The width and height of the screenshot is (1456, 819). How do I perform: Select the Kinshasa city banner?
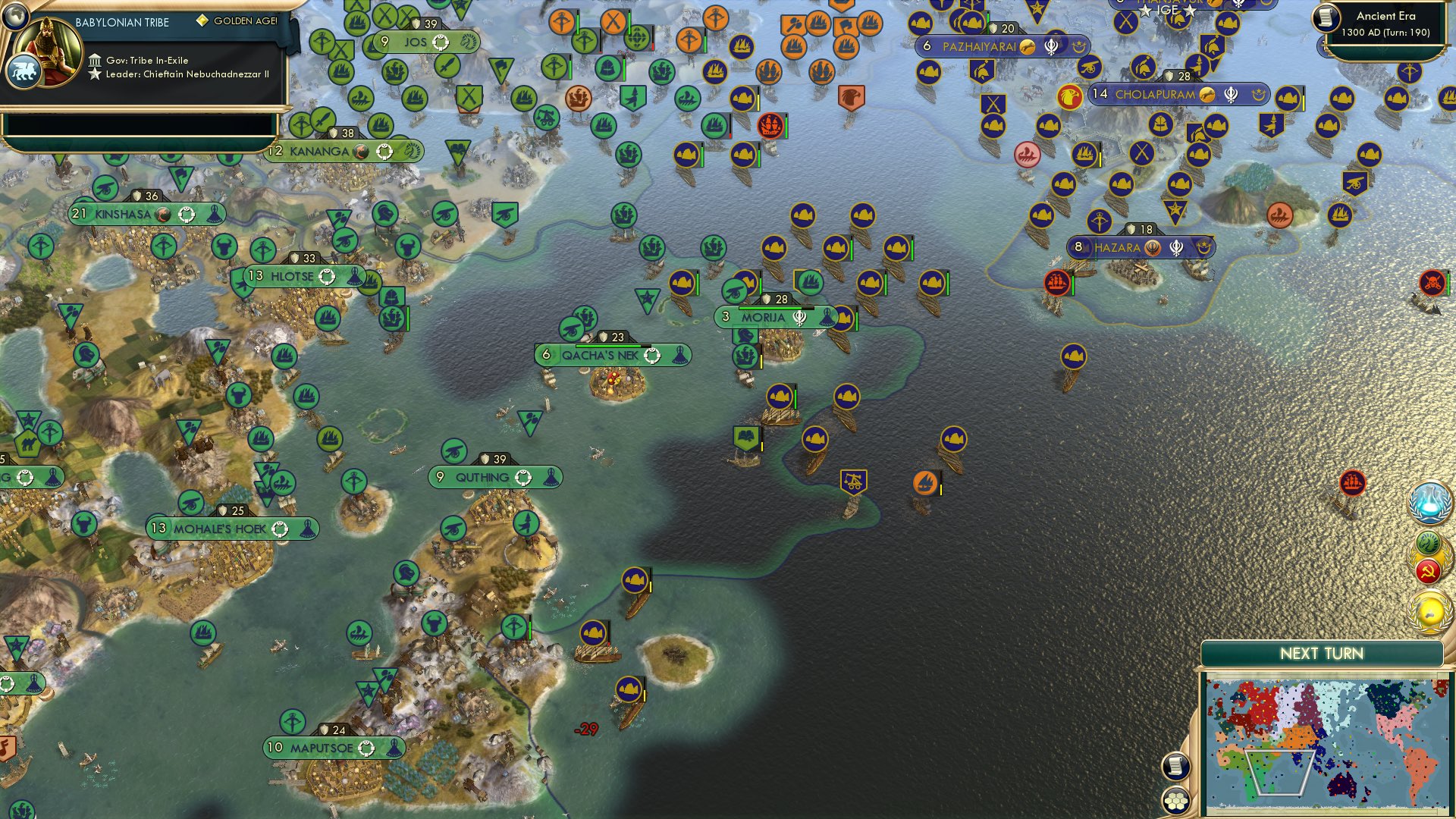coord(129,214)
